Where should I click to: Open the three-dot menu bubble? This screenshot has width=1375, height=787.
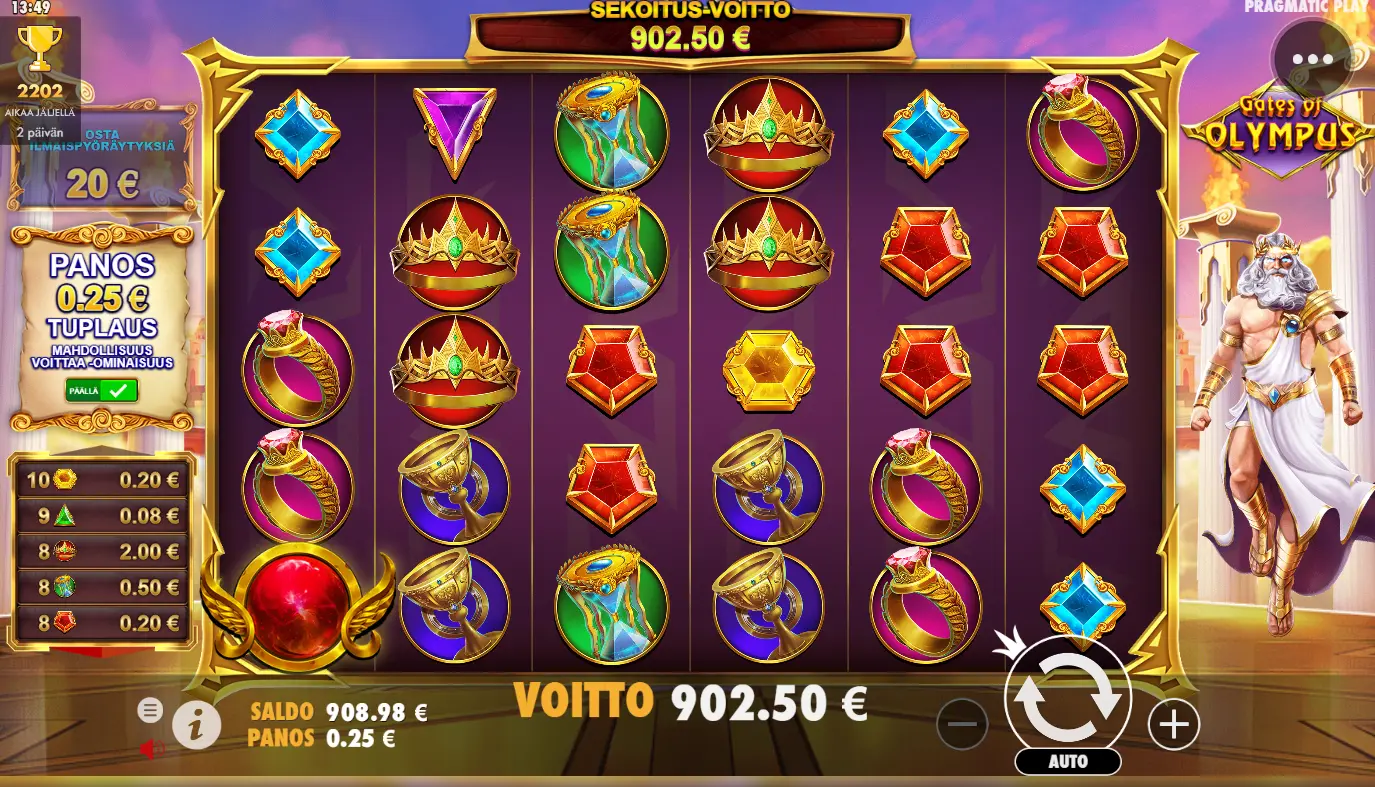(1312, 59)
